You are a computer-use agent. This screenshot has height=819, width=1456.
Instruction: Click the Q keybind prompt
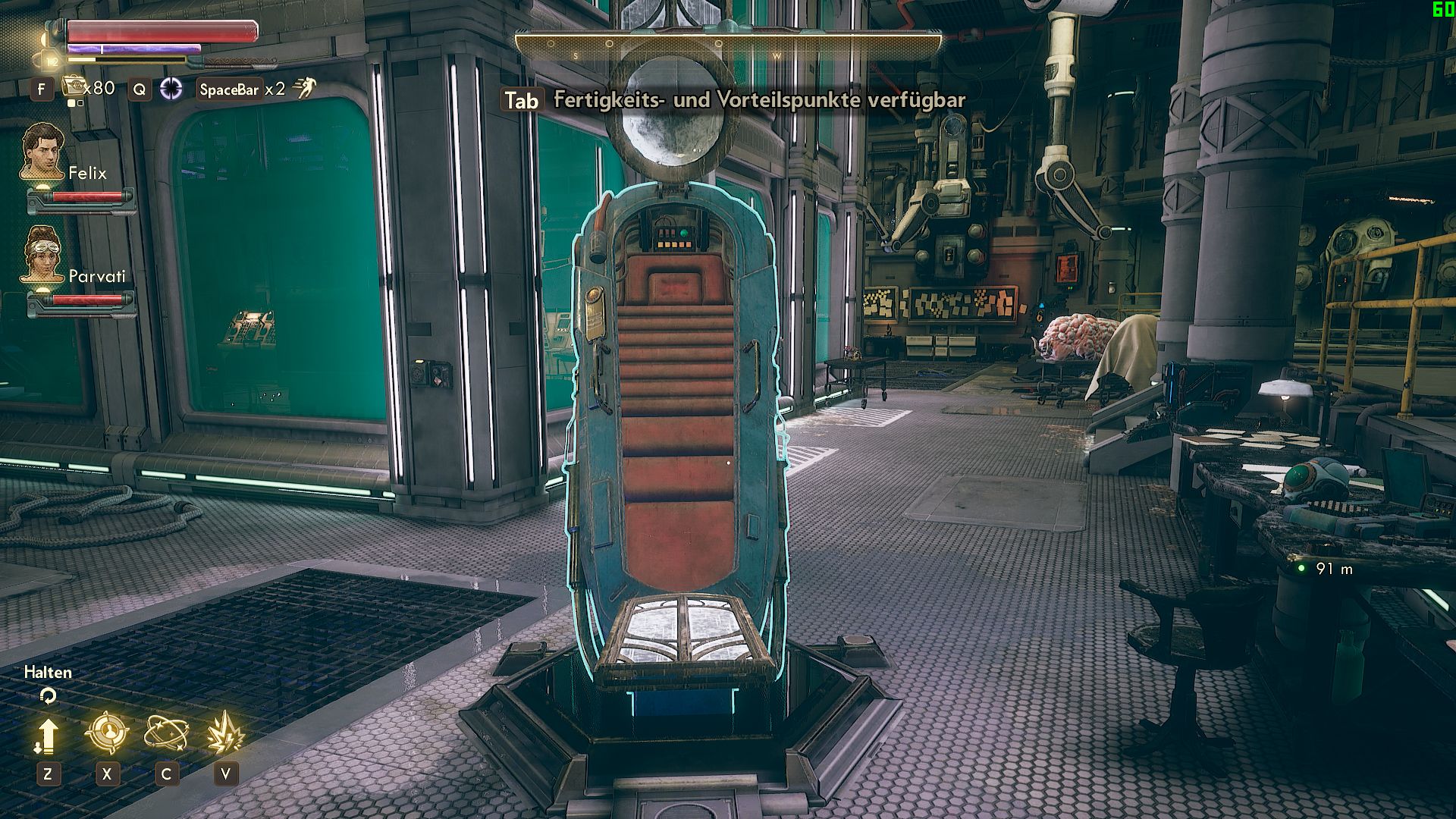(137, 88)
